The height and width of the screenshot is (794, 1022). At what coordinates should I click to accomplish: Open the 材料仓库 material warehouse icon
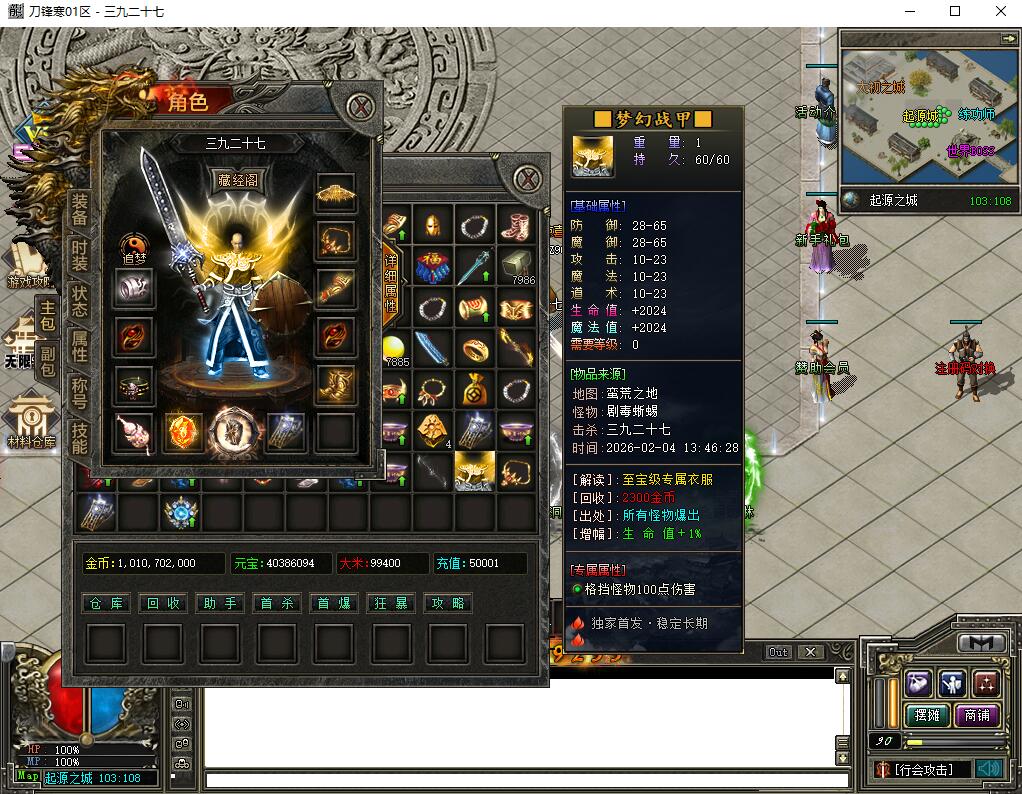pos(31,420)
